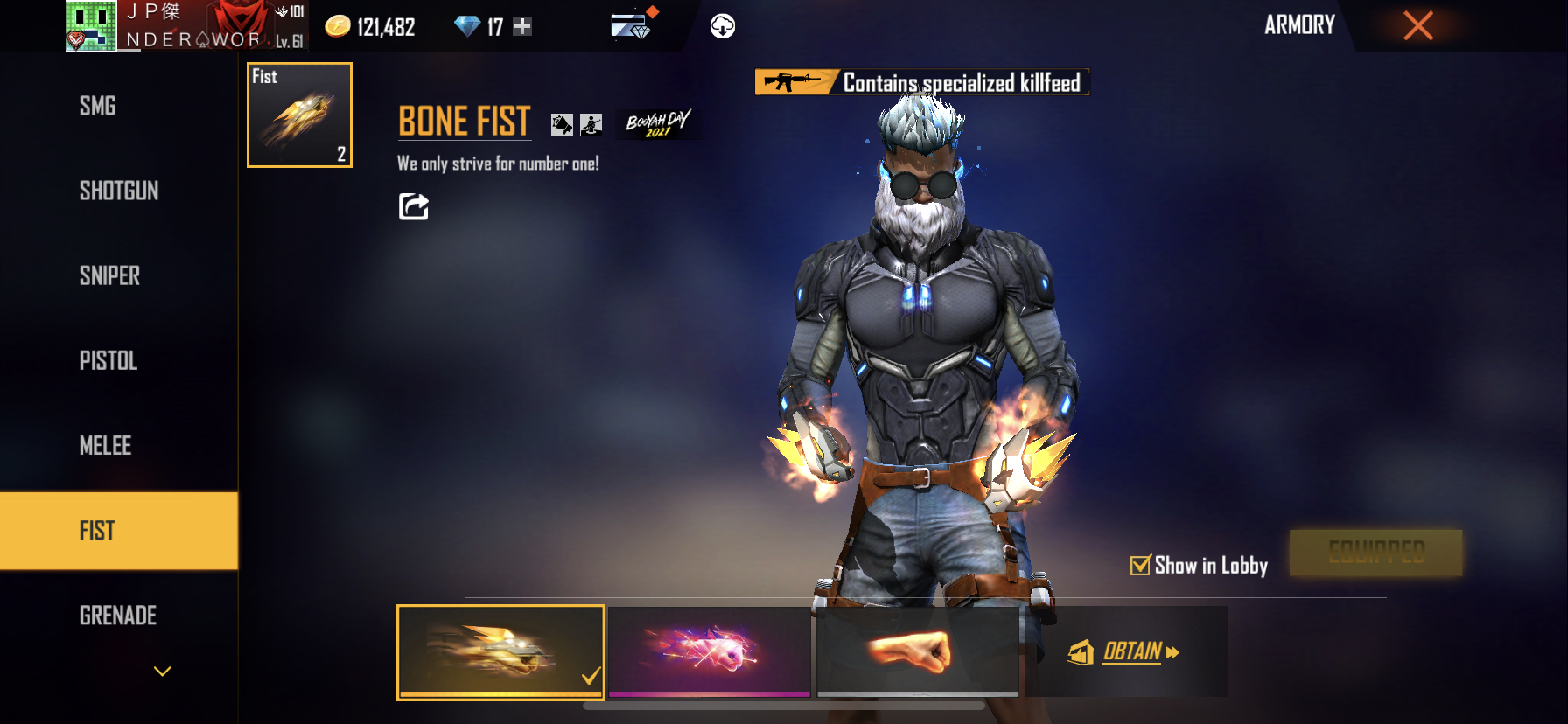Screen dimensions: 1568x724
Task: Open the Shotgun category
Action: click(119, 191)
